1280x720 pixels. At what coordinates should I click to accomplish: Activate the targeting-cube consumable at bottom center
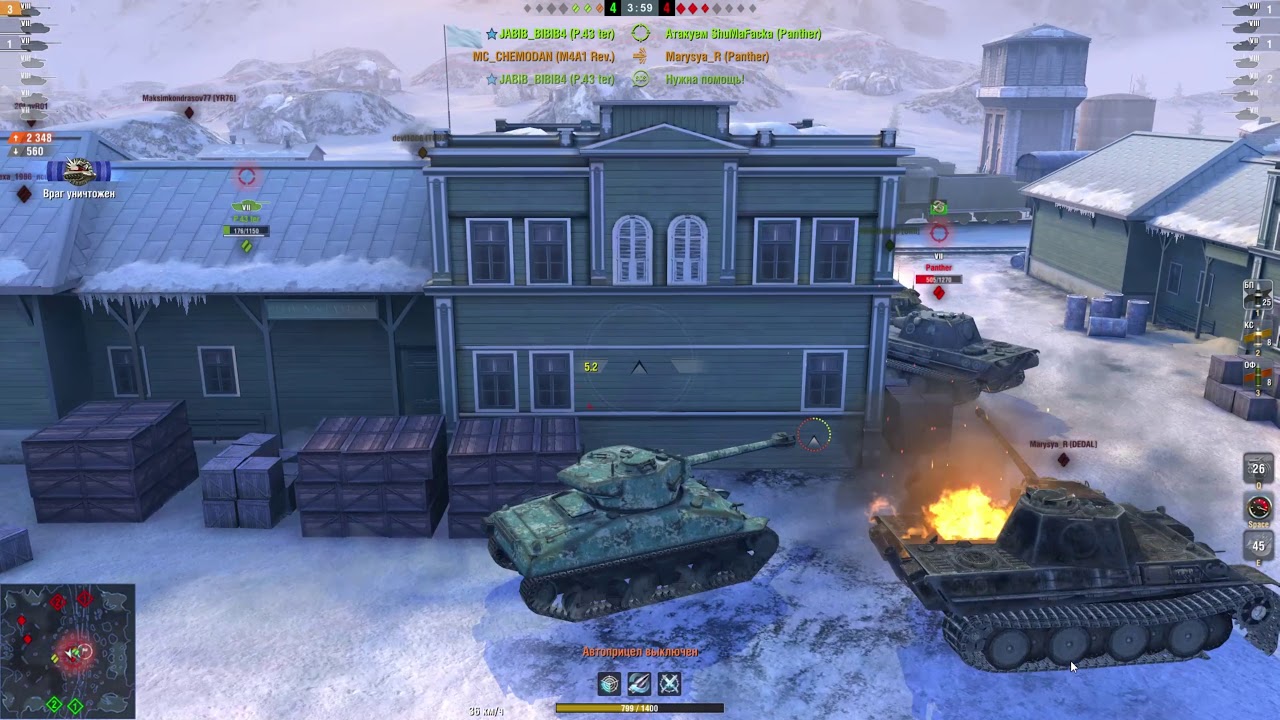pos(608,684)
